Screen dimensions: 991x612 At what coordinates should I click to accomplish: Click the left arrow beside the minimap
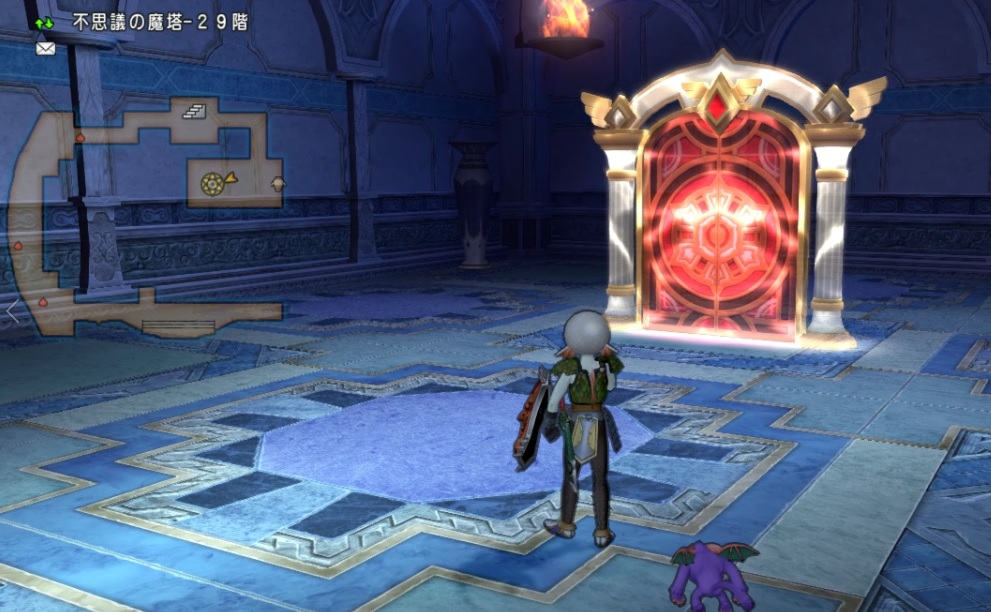tap(11, 311)
